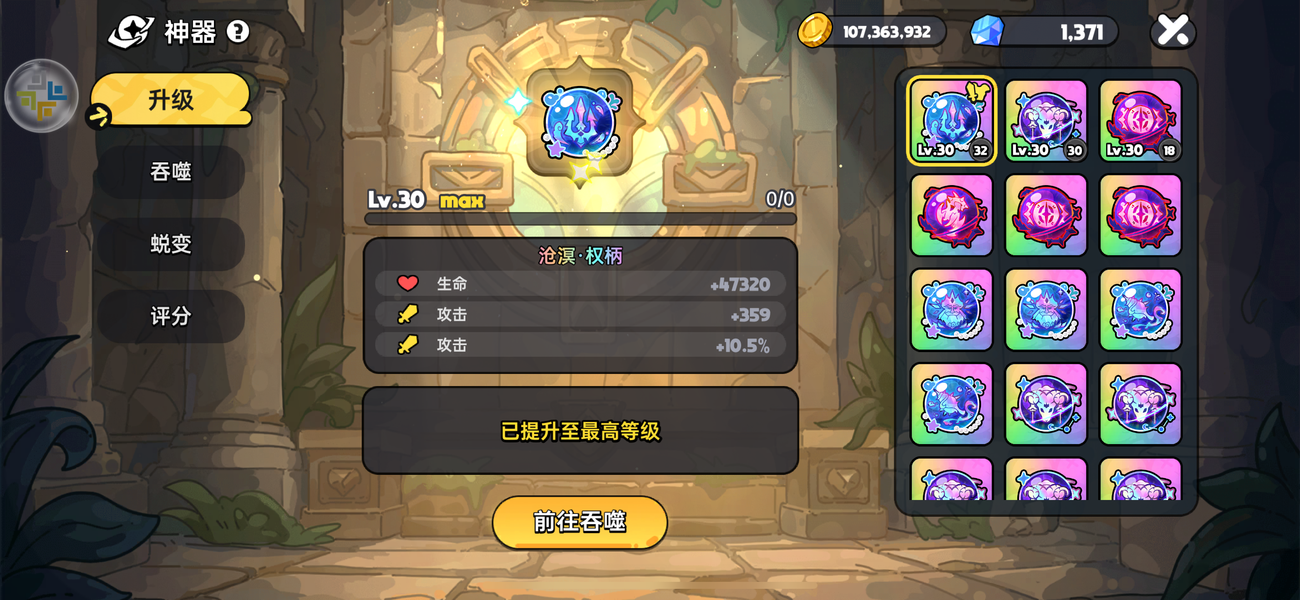Click the round puzzle icon at left edge
This screenshot has width=1300, height=600.
click(42, 96)
